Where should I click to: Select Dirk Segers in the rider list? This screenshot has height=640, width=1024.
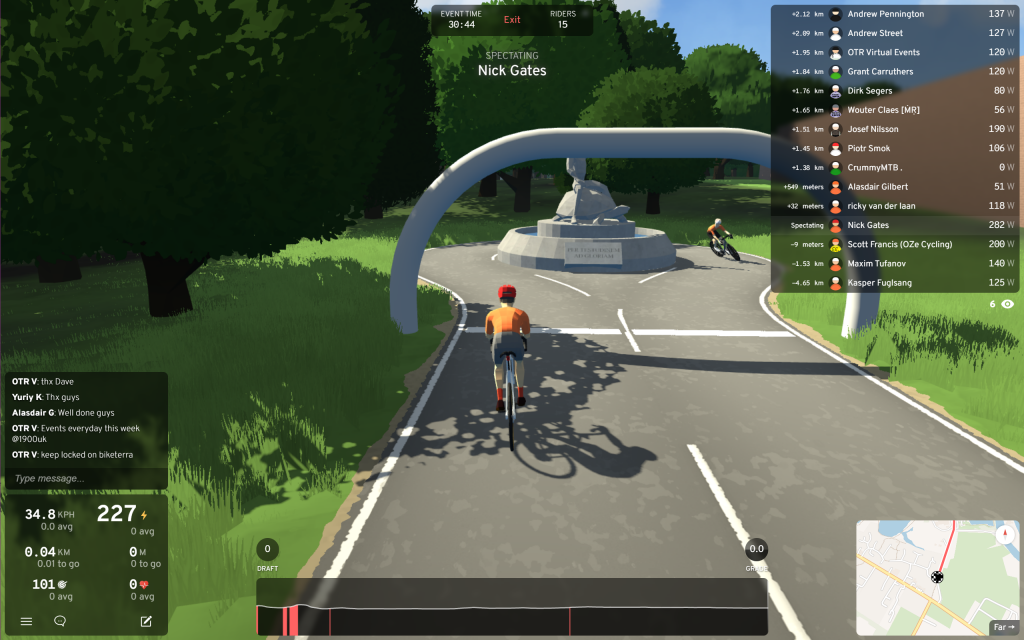coord(869,91)
